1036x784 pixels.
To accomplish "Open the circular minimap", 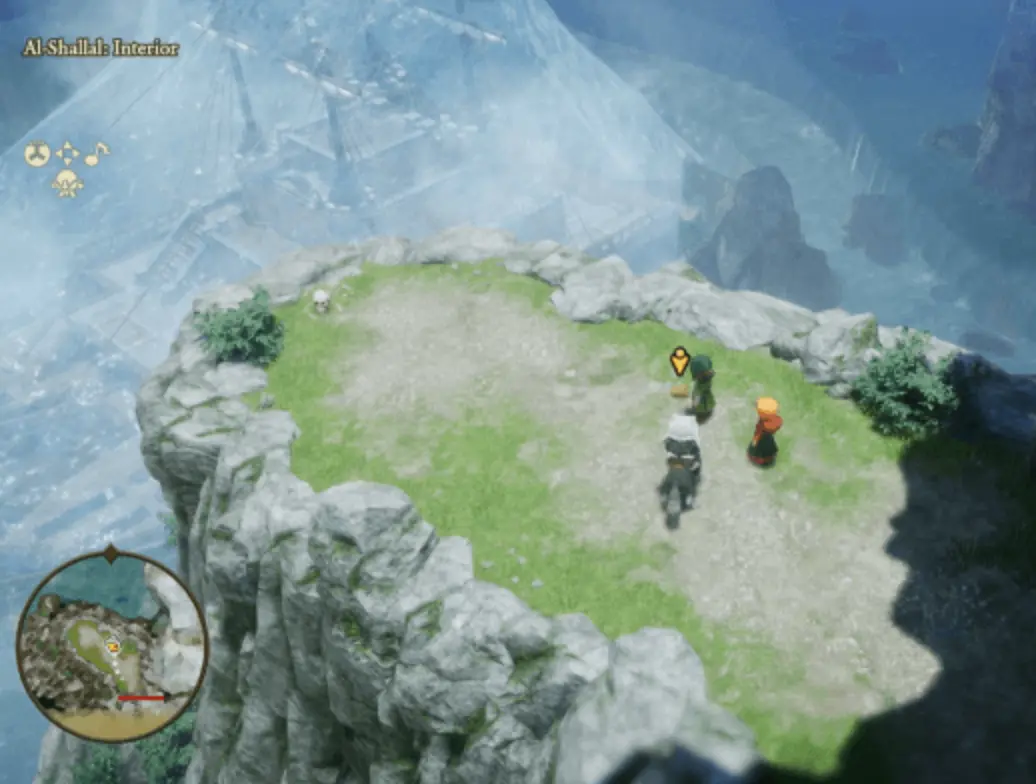I will tap(111, 645).
